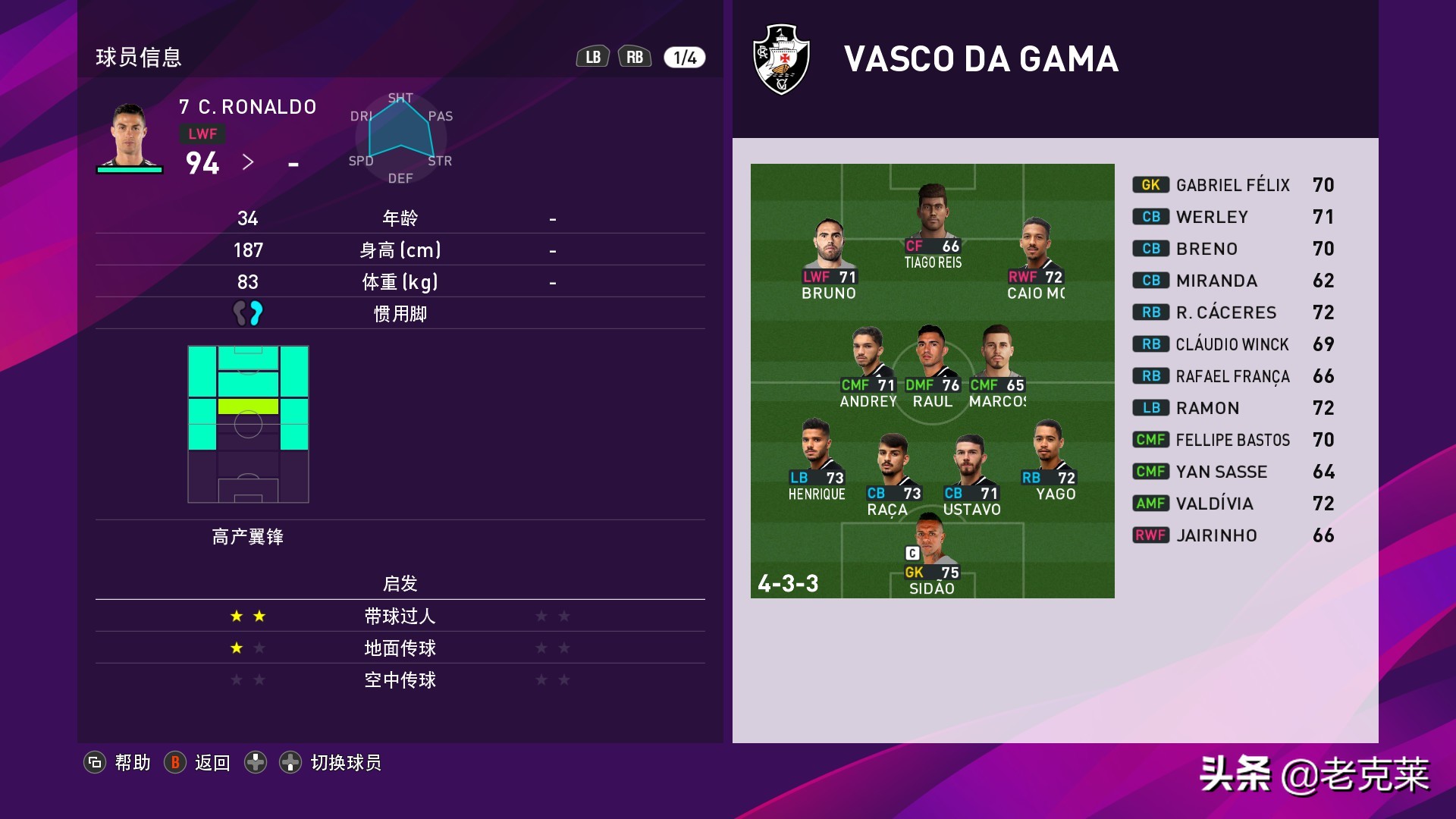Select the RWF Caio card on the pitch
The image size is (1456, 819).
[x=1035, y=258]
